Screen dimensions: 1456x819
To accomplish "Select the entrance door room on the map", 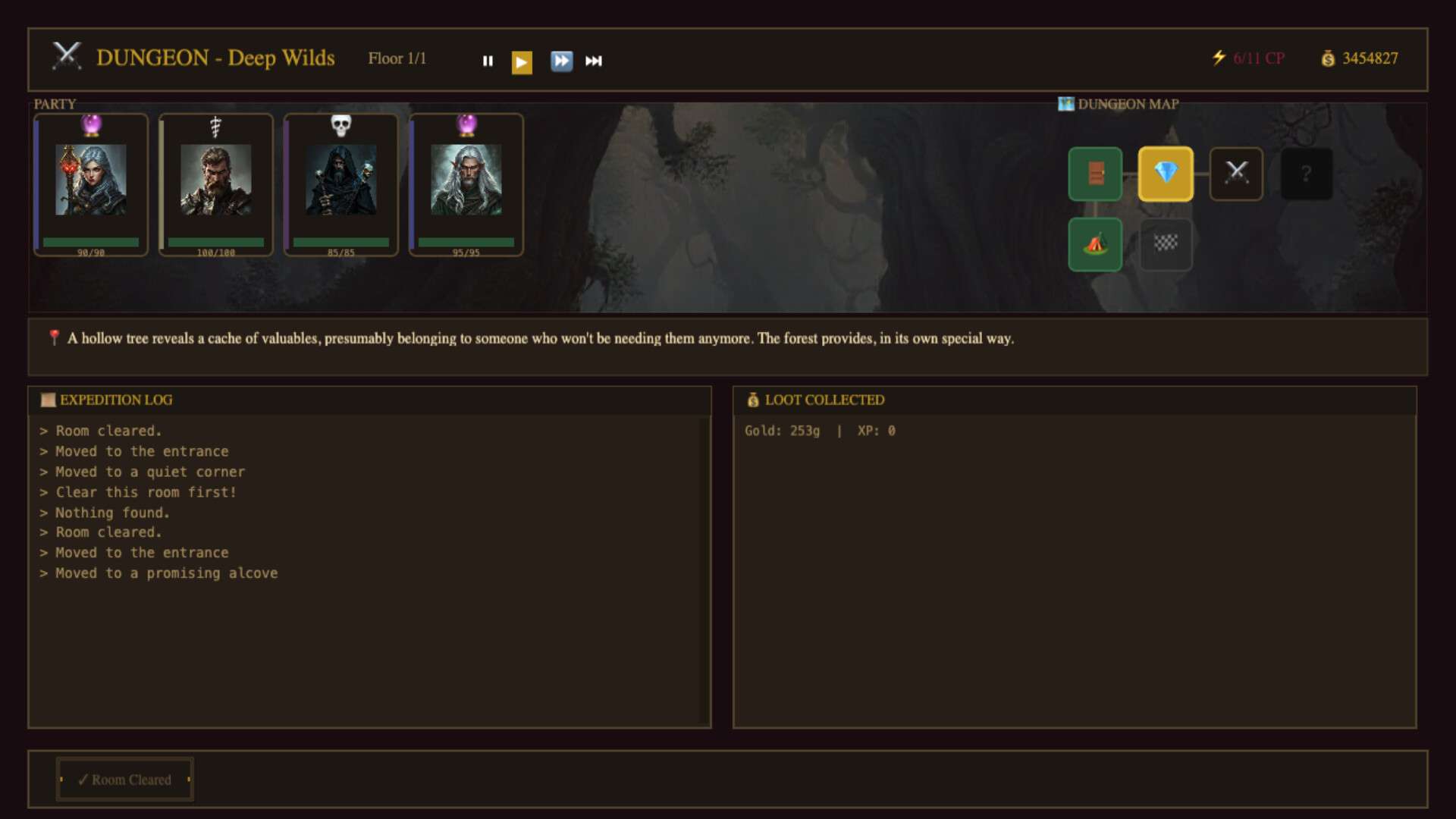I will (x=1094, y=174).
